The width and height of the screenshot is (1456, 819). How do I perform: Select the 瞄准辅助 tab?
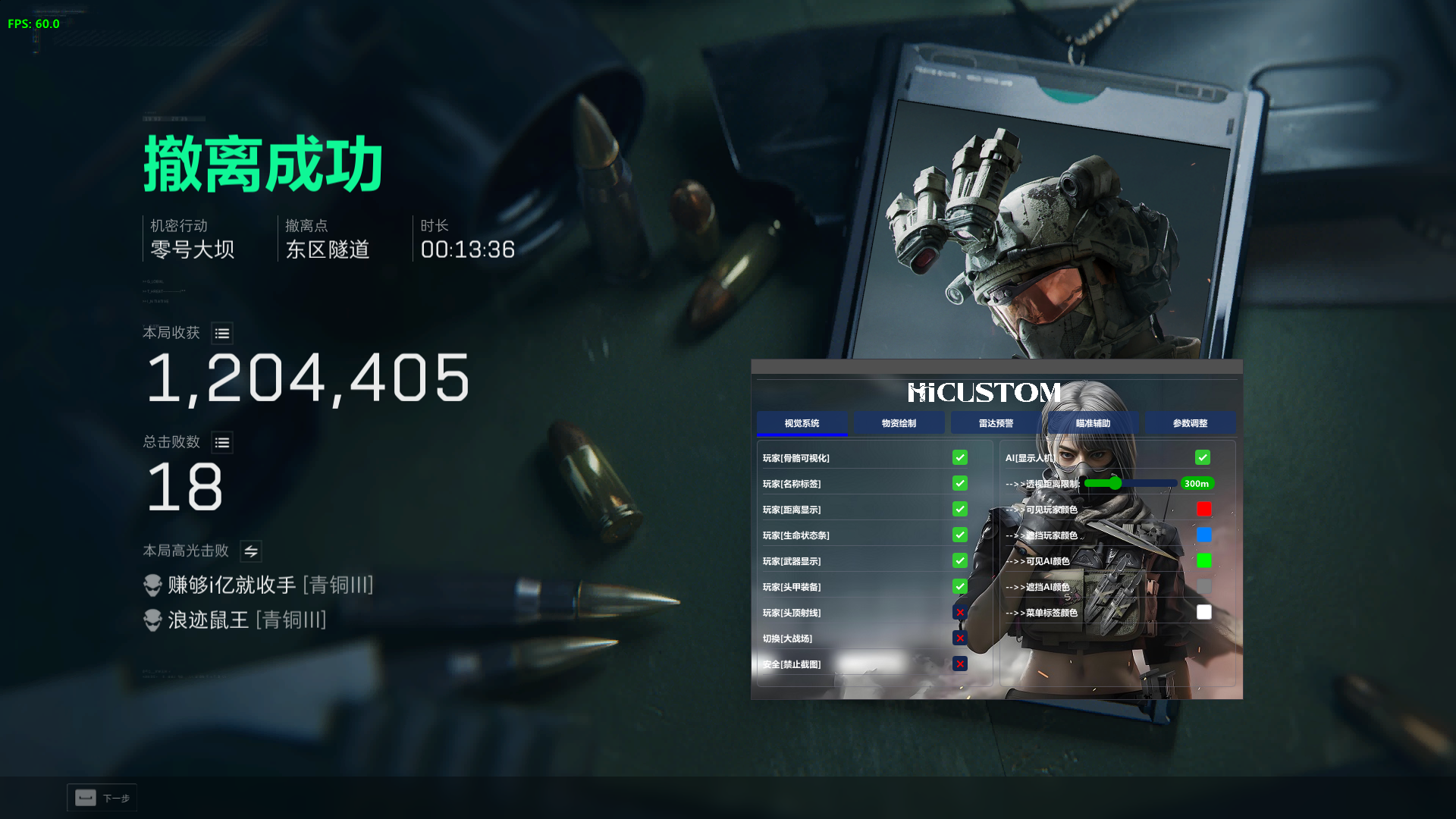tap(1093, 422)
